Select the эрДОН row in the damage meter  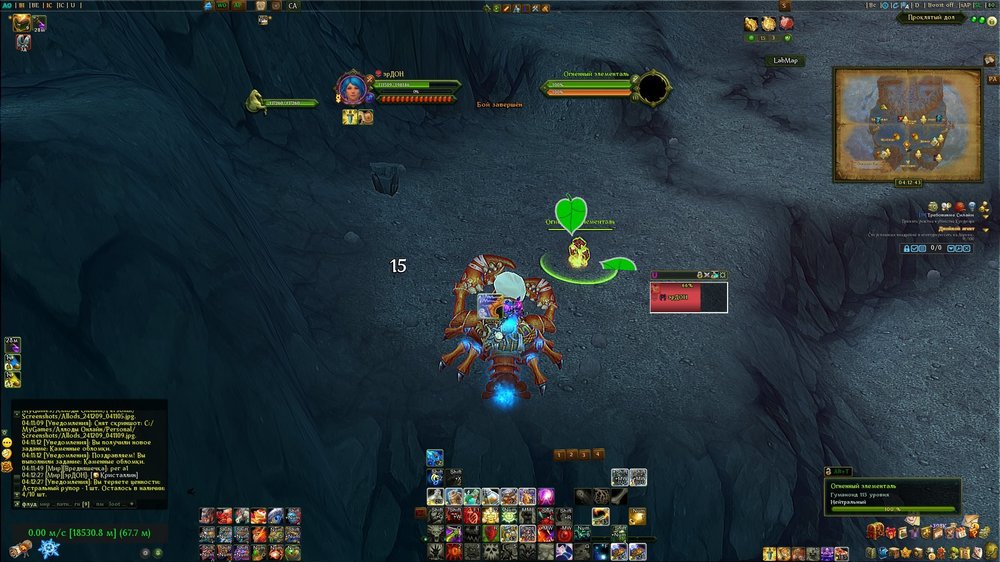pos(688,297)
